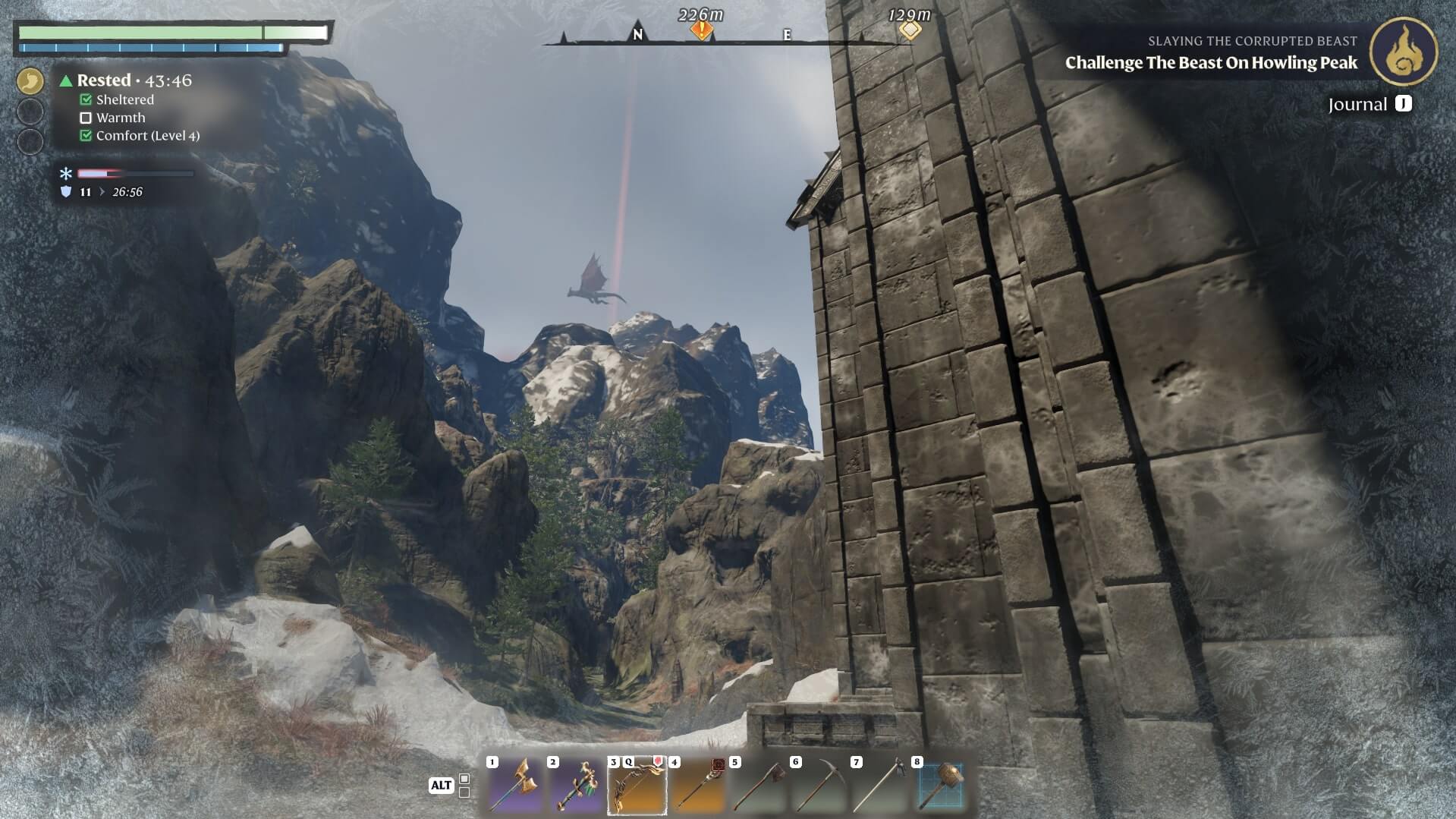Screen dimensions: 1456x819
Task: Equip the felling axe in slot 5
Action: click(758, 786)
